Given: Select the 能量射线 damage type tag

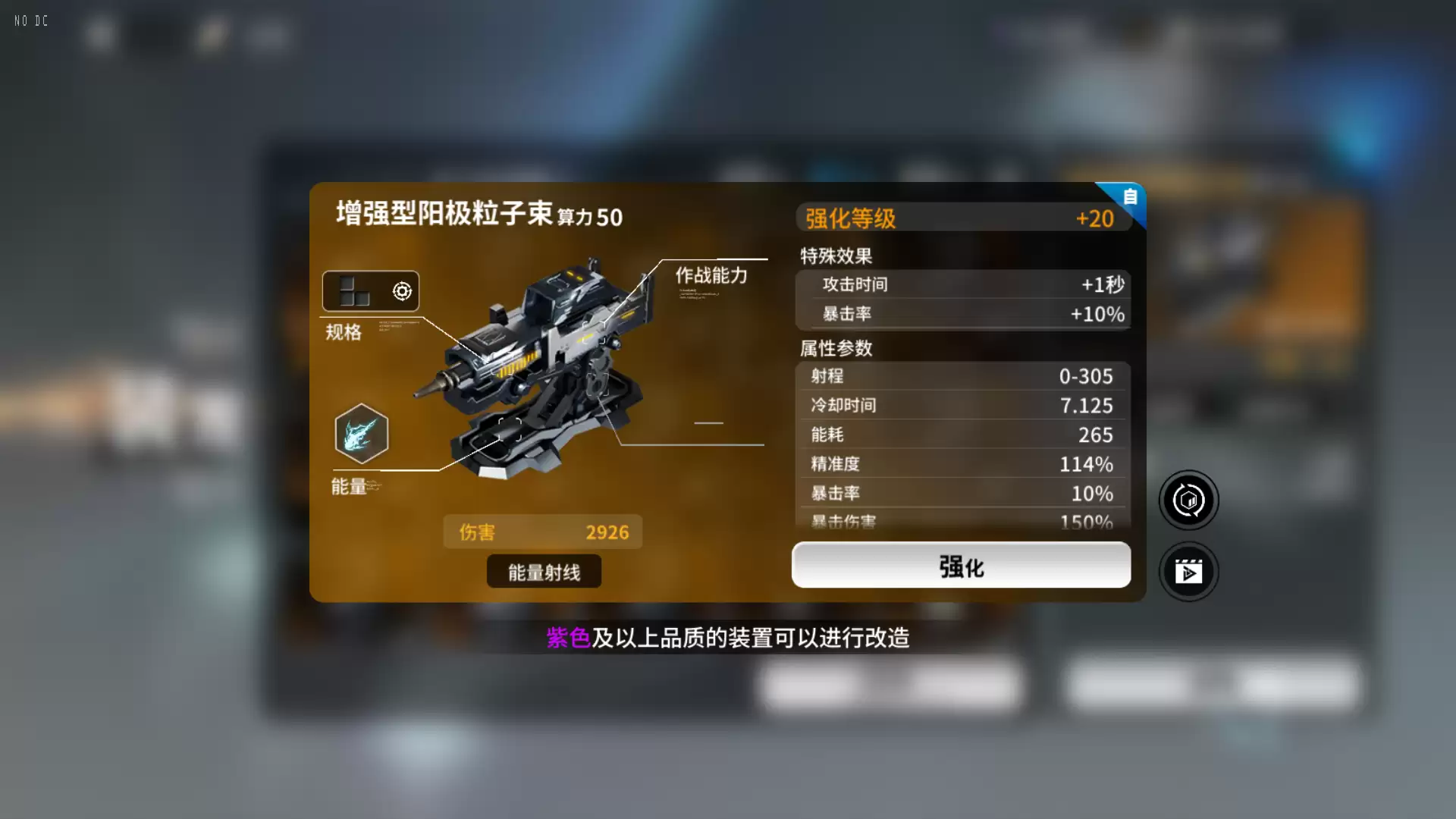Looking at the screenshot, I should point(543,571).
